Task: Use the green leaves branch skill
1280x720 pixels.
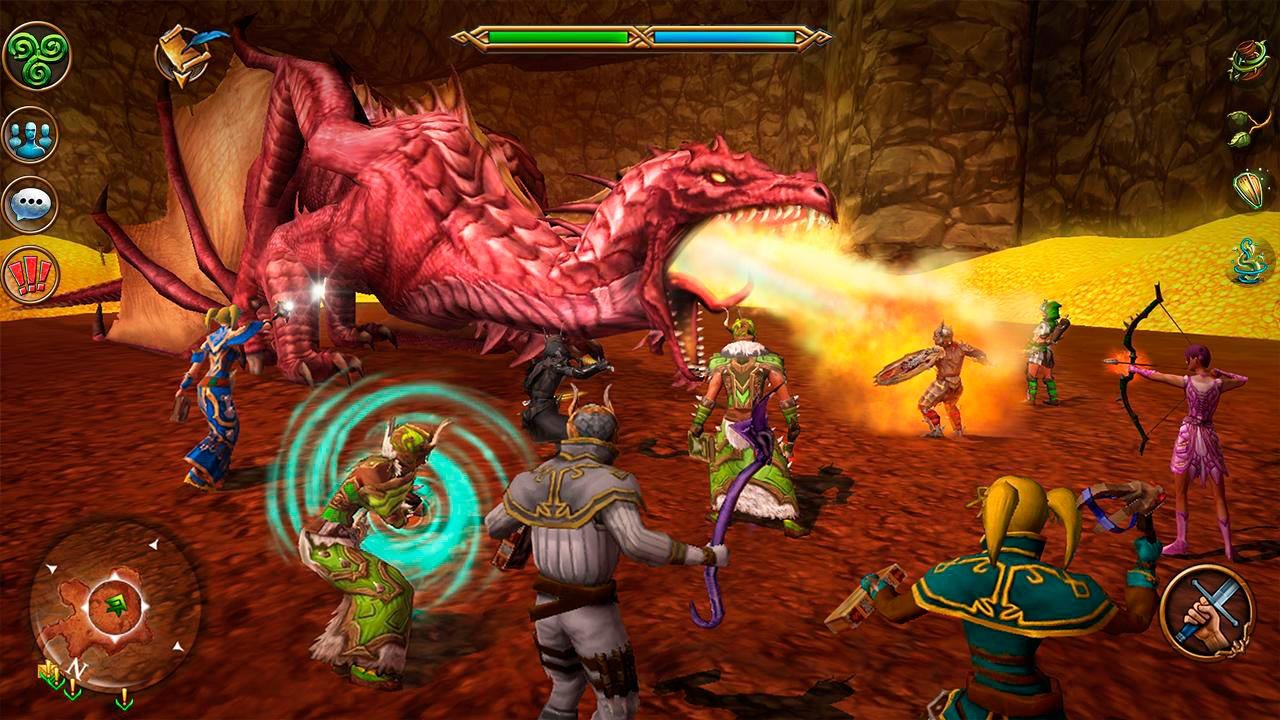Action: [x=1248, y=127]
